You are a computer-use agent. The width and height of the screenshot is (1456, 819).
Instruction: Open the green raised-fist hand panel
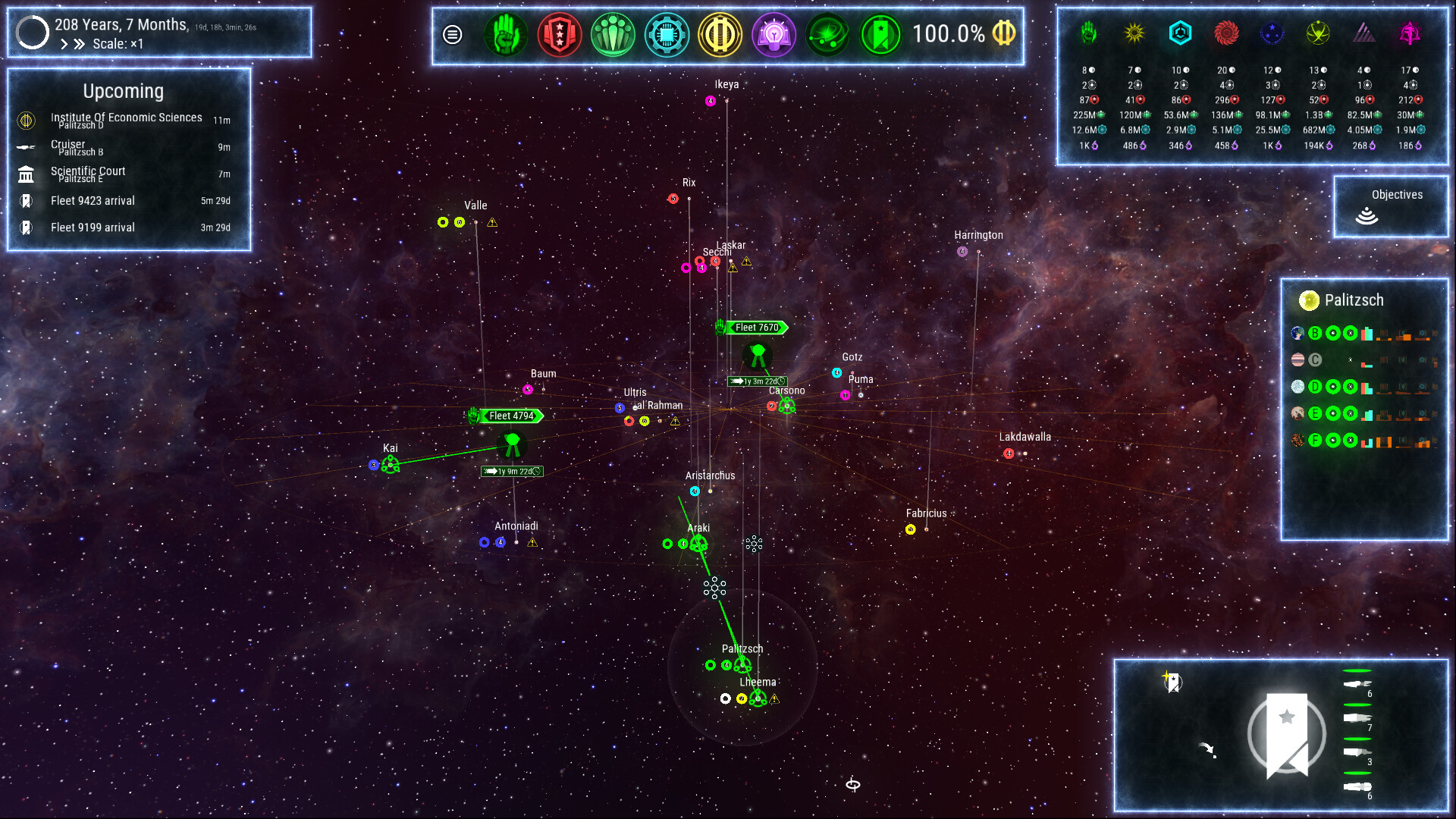click(505, 35)
